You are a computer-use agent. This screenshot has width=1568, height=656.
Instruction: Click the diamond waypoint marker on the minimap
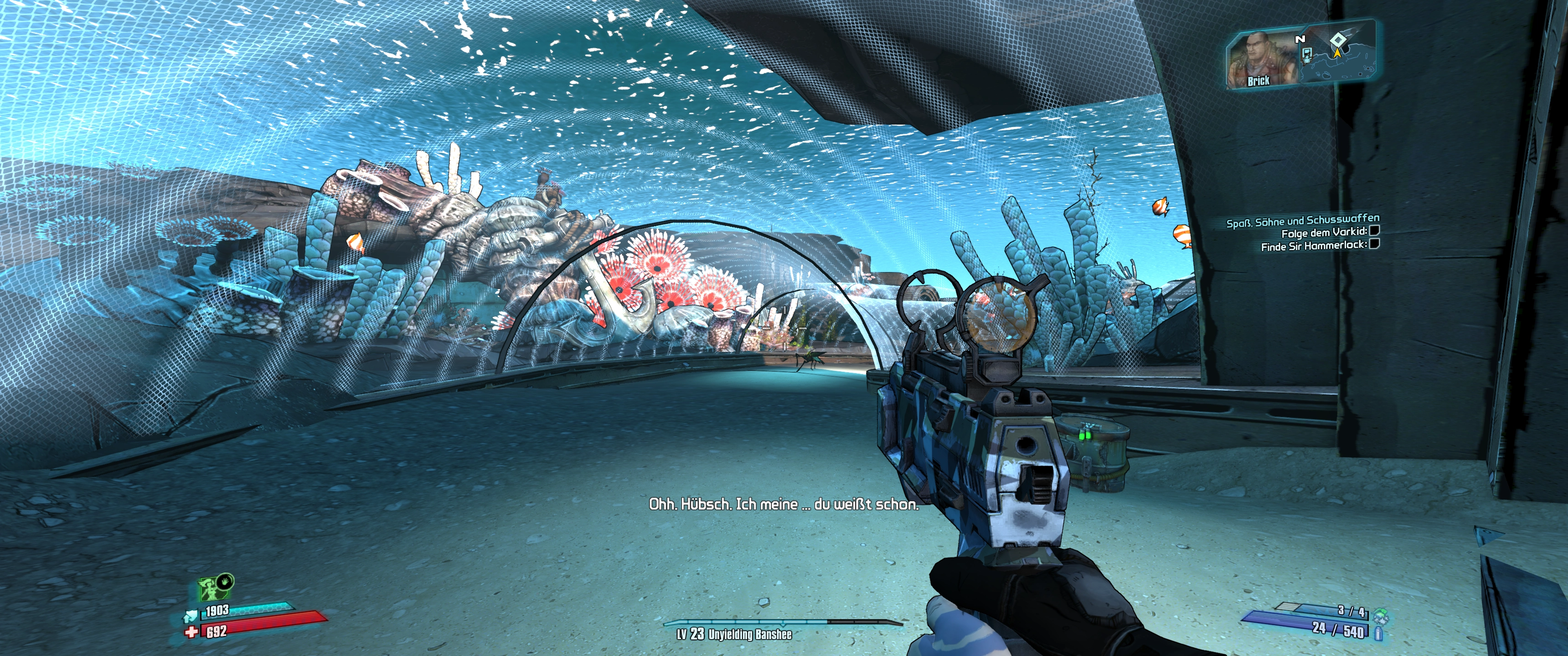[1337, 41]
